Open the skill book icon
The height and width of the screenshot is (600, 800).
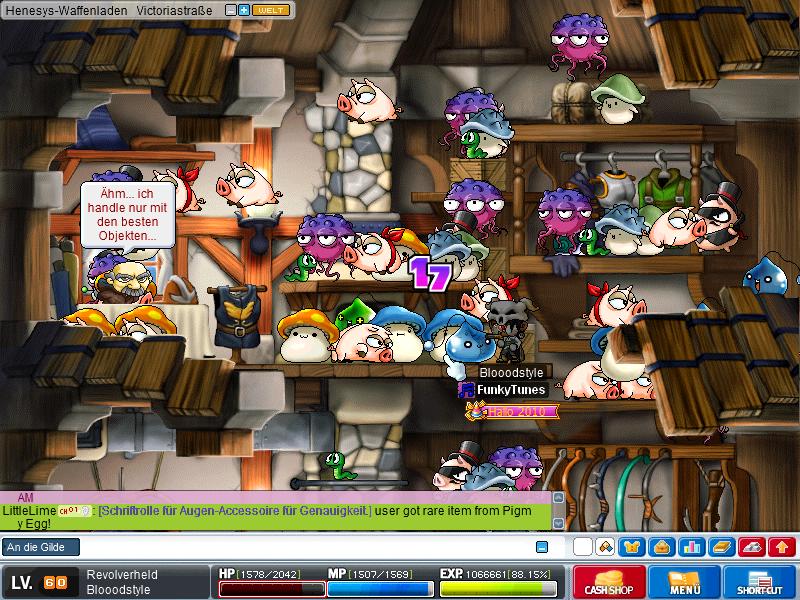pyautogui.click(x=722, y=547)
